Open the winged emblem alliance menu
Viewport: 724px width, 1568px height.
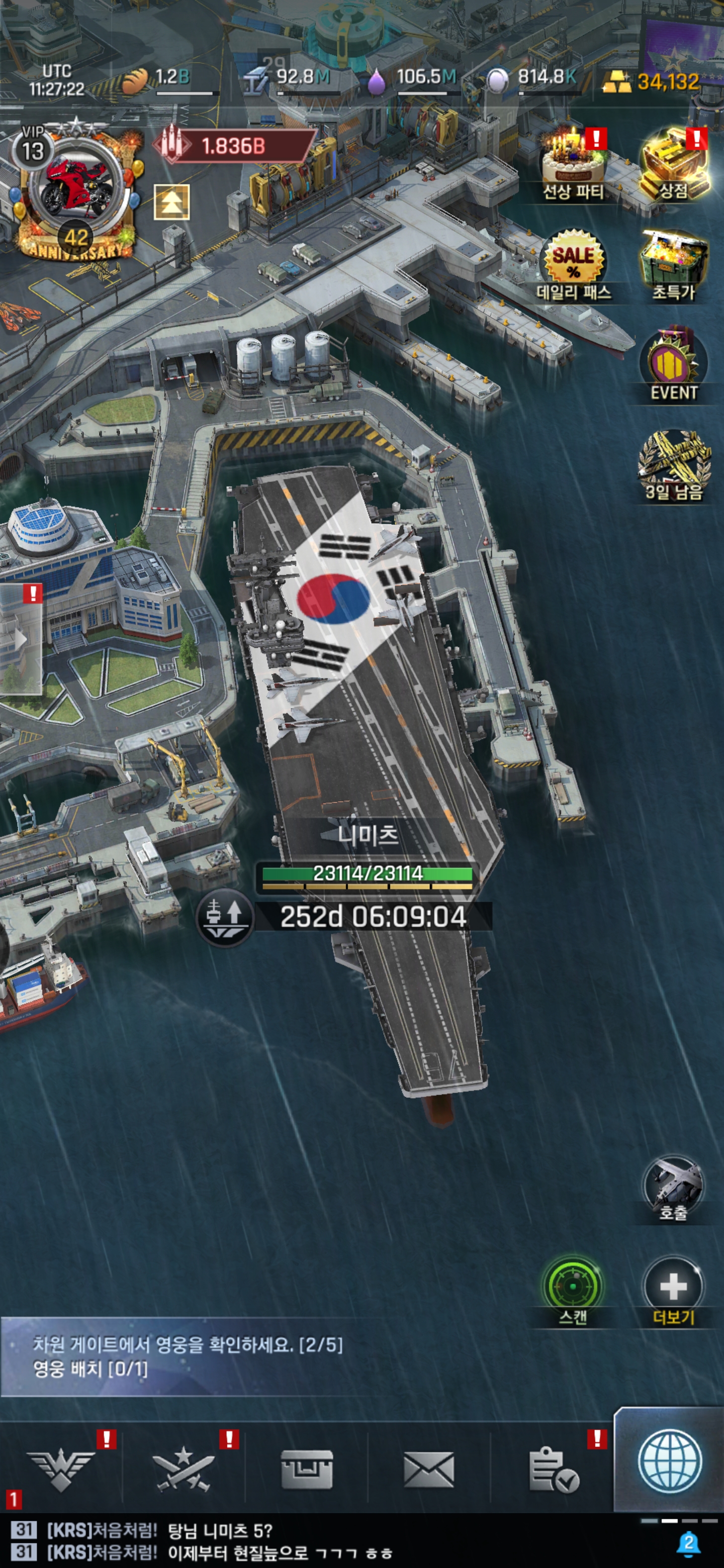coord(61,1469)
